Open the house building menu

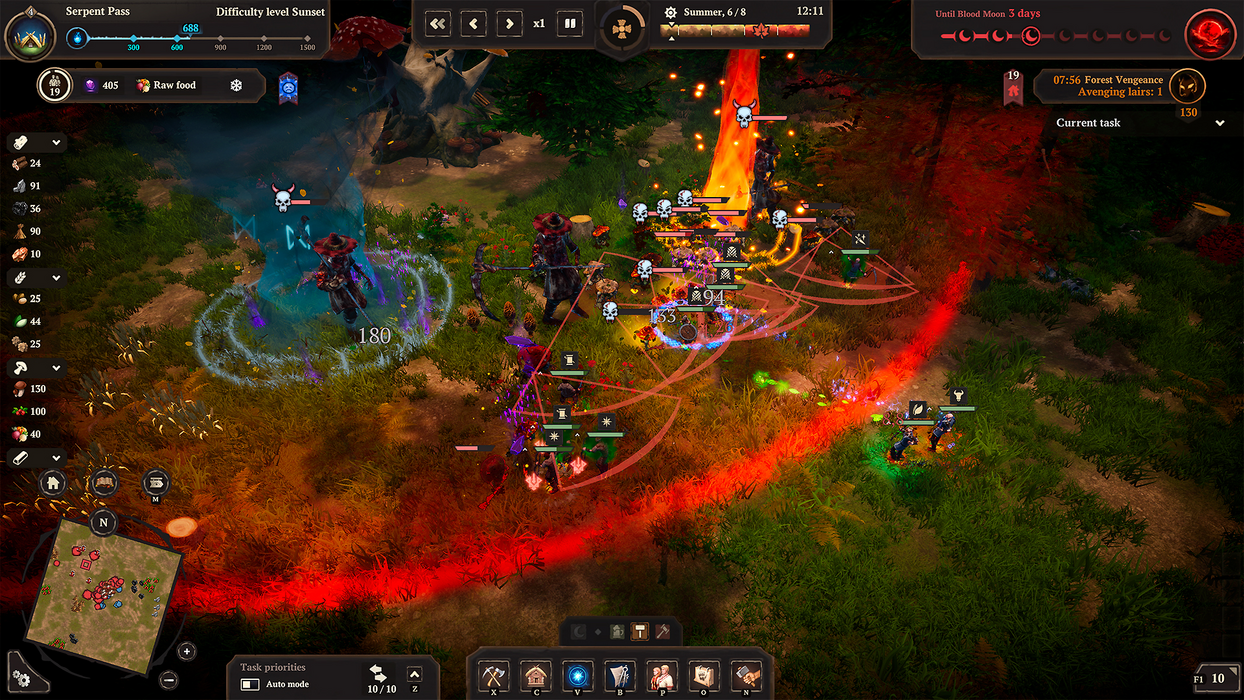click(536, 675)
